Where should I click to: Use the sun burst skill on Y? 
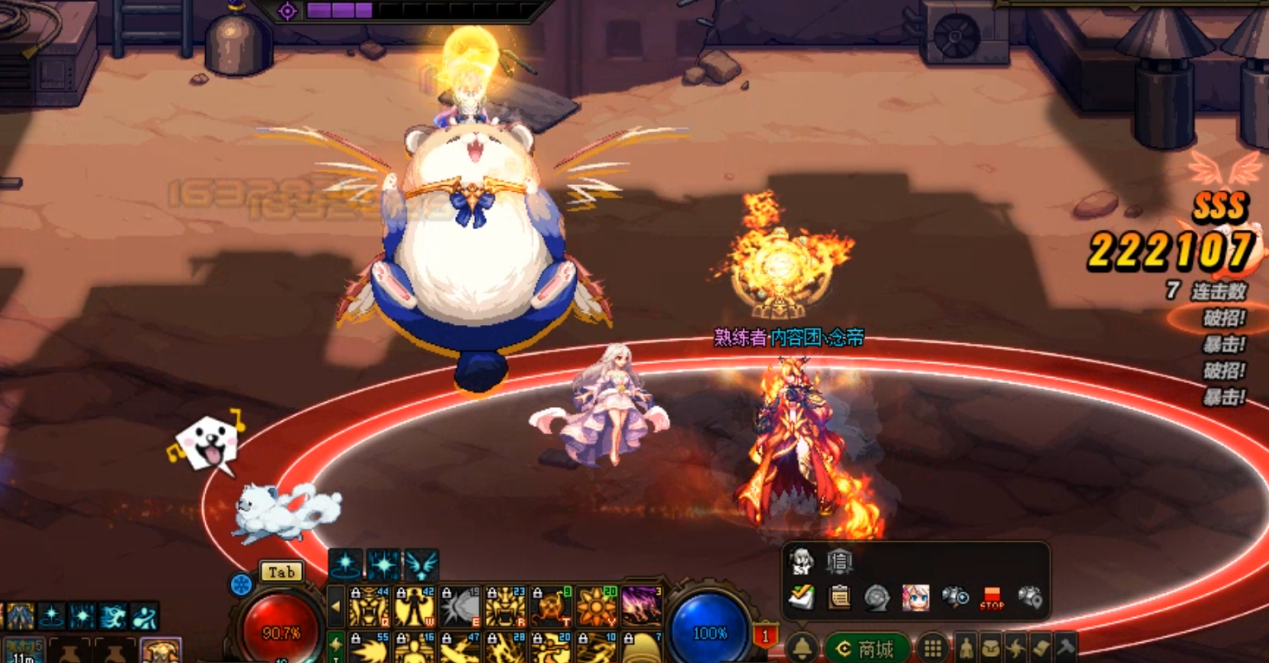coord(596,606)
